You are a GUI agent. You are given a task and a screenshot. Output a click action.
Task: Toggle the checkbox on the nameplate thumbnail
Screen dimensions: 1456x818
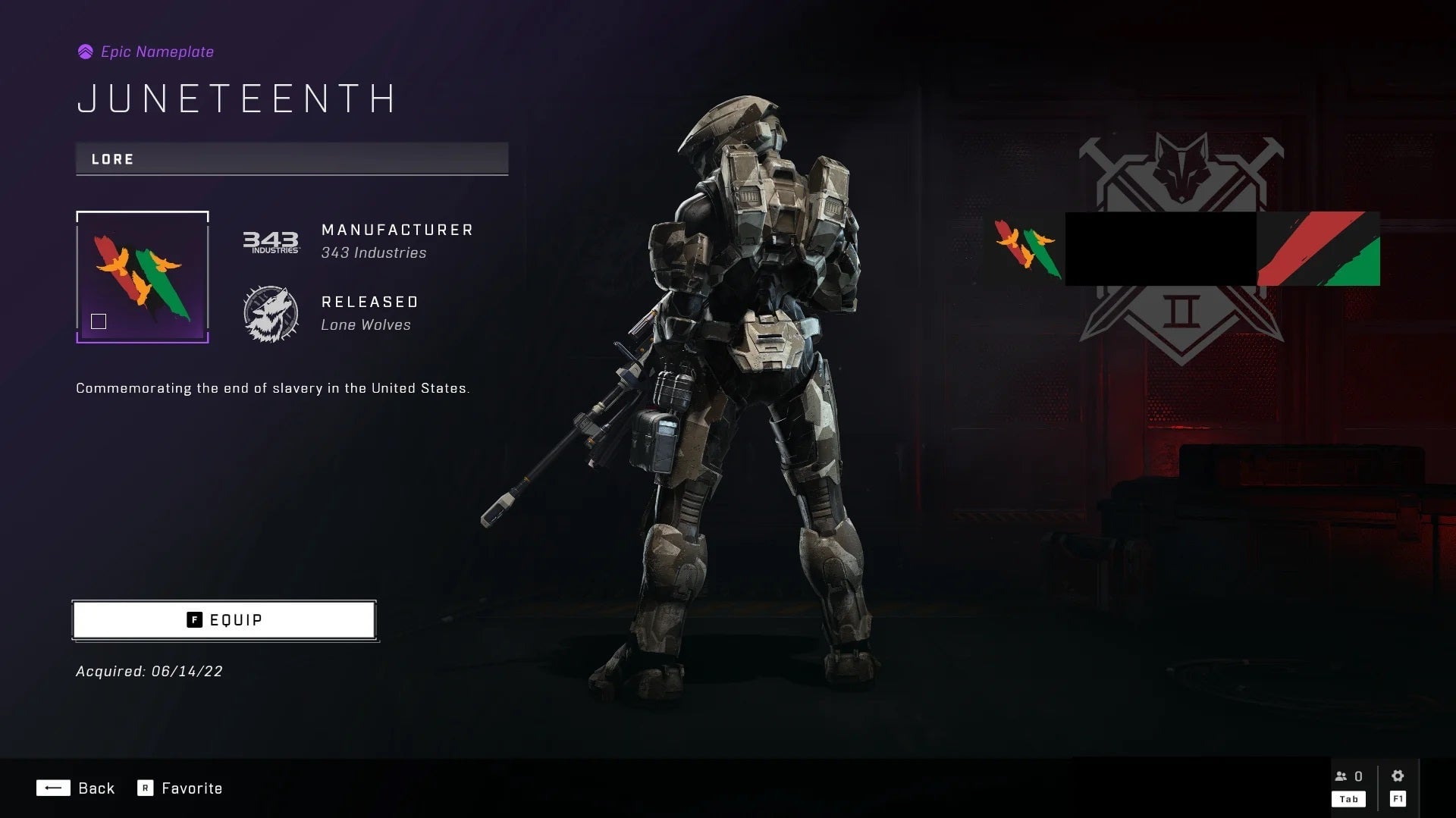(99, 321)
